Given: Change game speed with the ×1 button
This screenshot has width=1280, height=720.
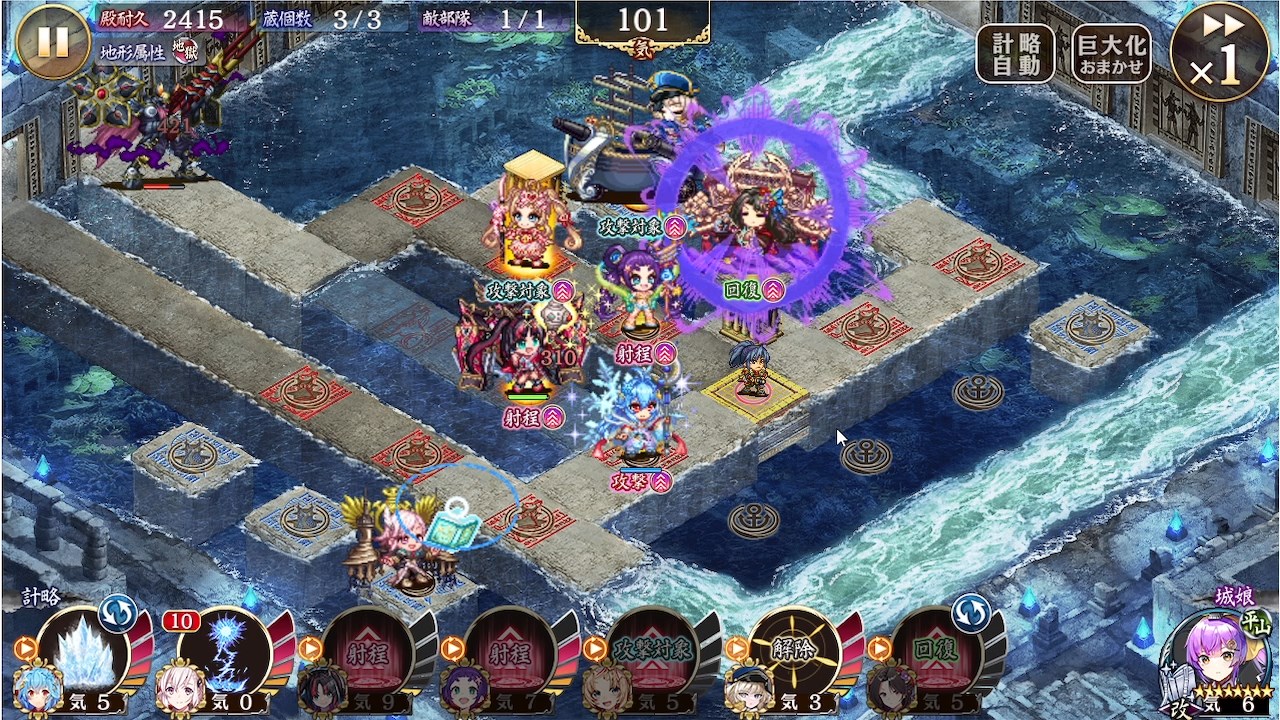Looking at the screenshot, I should pyautogui.click(x=1219, y=52).
